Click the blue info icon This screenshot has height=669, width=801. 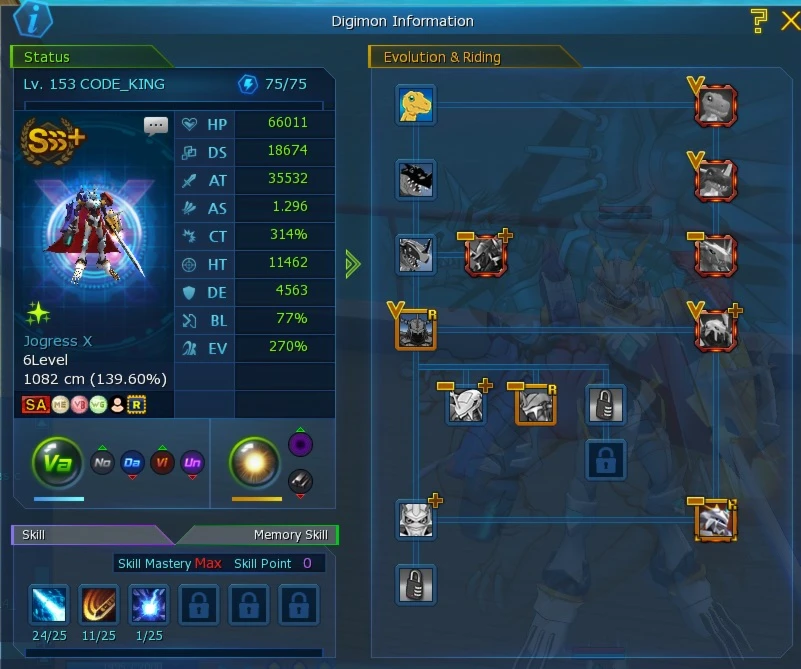click(x=34, y=19)
